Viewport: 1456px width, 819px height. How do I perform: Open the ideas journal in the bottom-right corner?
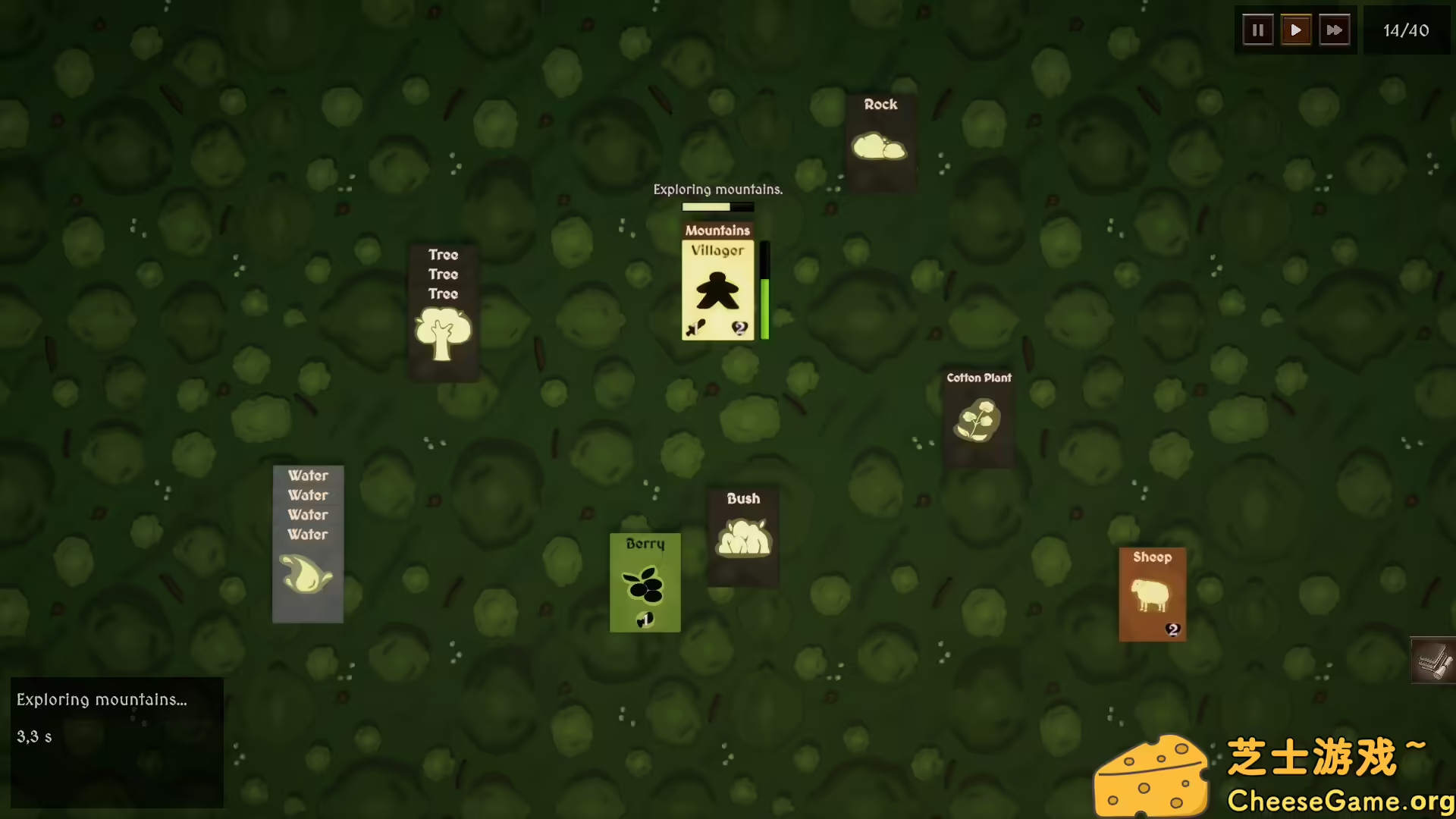[x=1432, y=661]
